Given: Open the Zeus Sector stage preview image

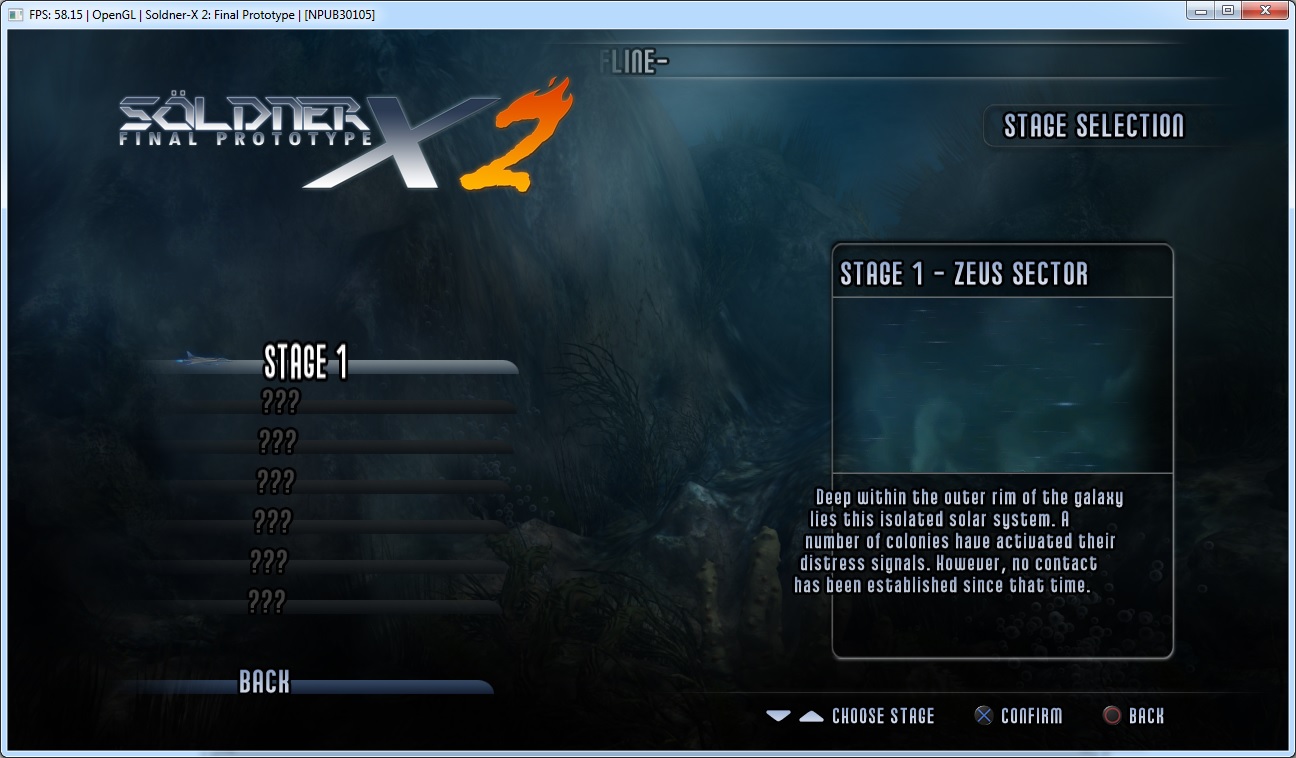Looking at the screenshot, I should coord(1001,385).
